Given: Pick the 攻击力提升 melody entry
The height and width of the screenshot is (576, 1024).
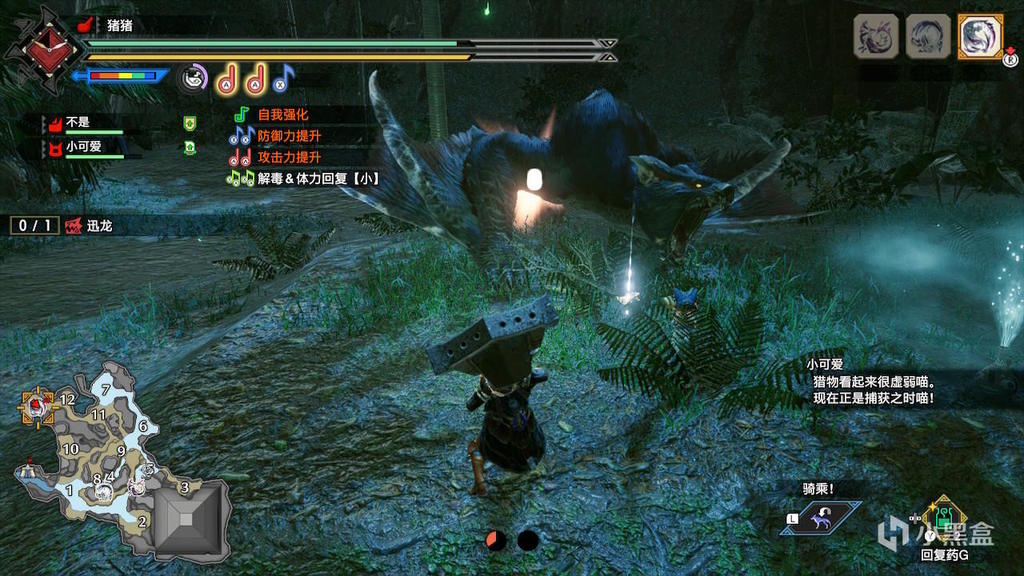Looking at the screenshot, I should click(288, 158).
